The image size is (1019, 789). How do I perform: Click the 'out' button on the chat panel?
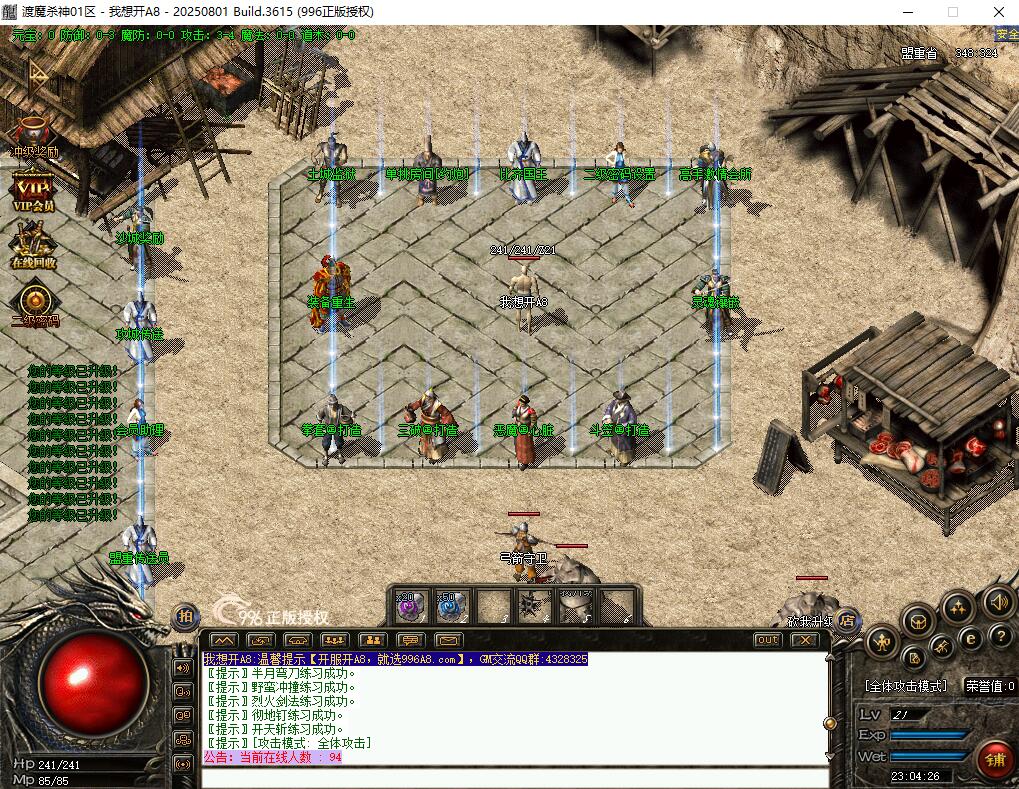click(767, 639)
